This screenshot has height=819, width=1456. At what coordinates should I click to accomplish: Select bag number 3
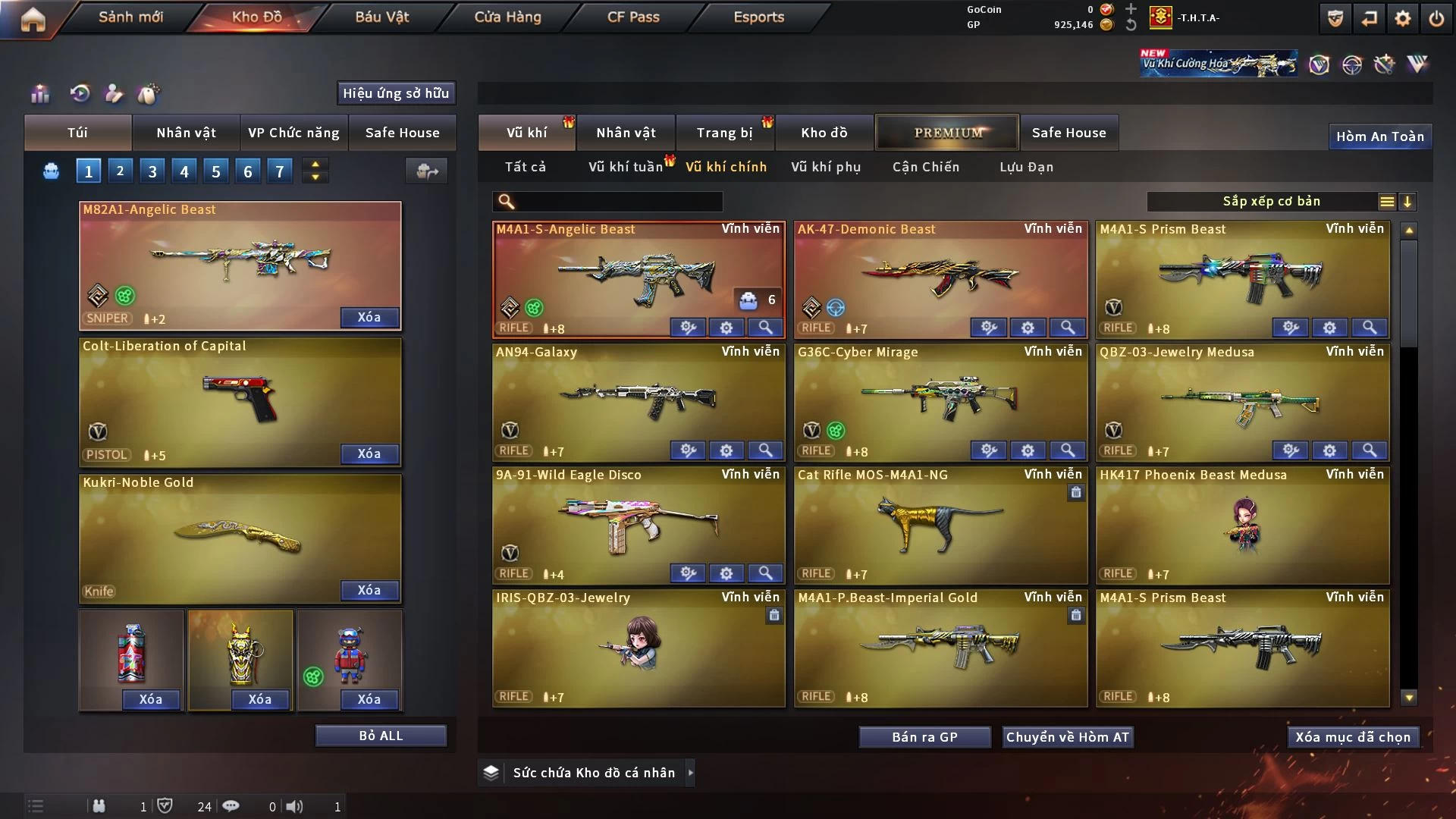click(152, 171)
